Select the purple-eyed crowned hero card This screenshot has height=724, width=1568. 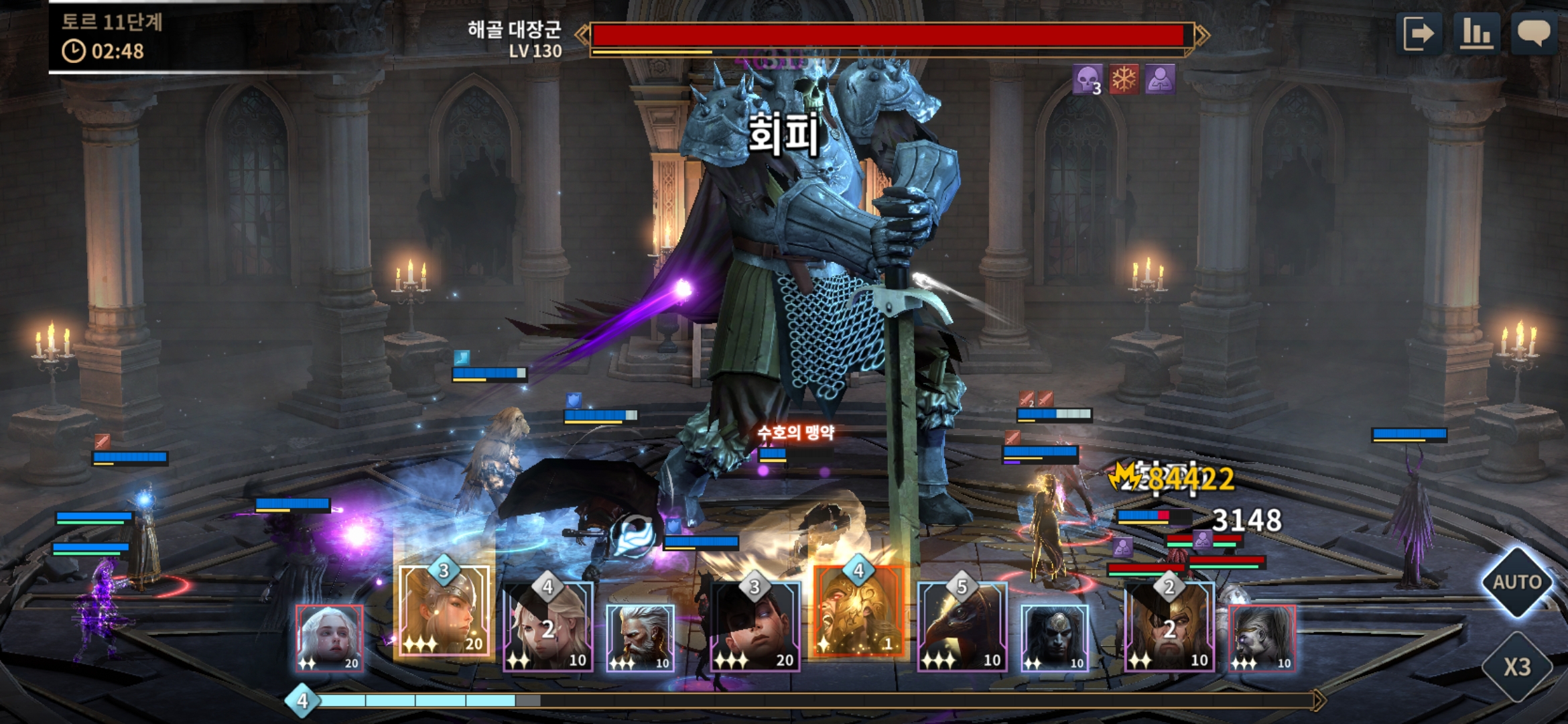coord(1262,638)
